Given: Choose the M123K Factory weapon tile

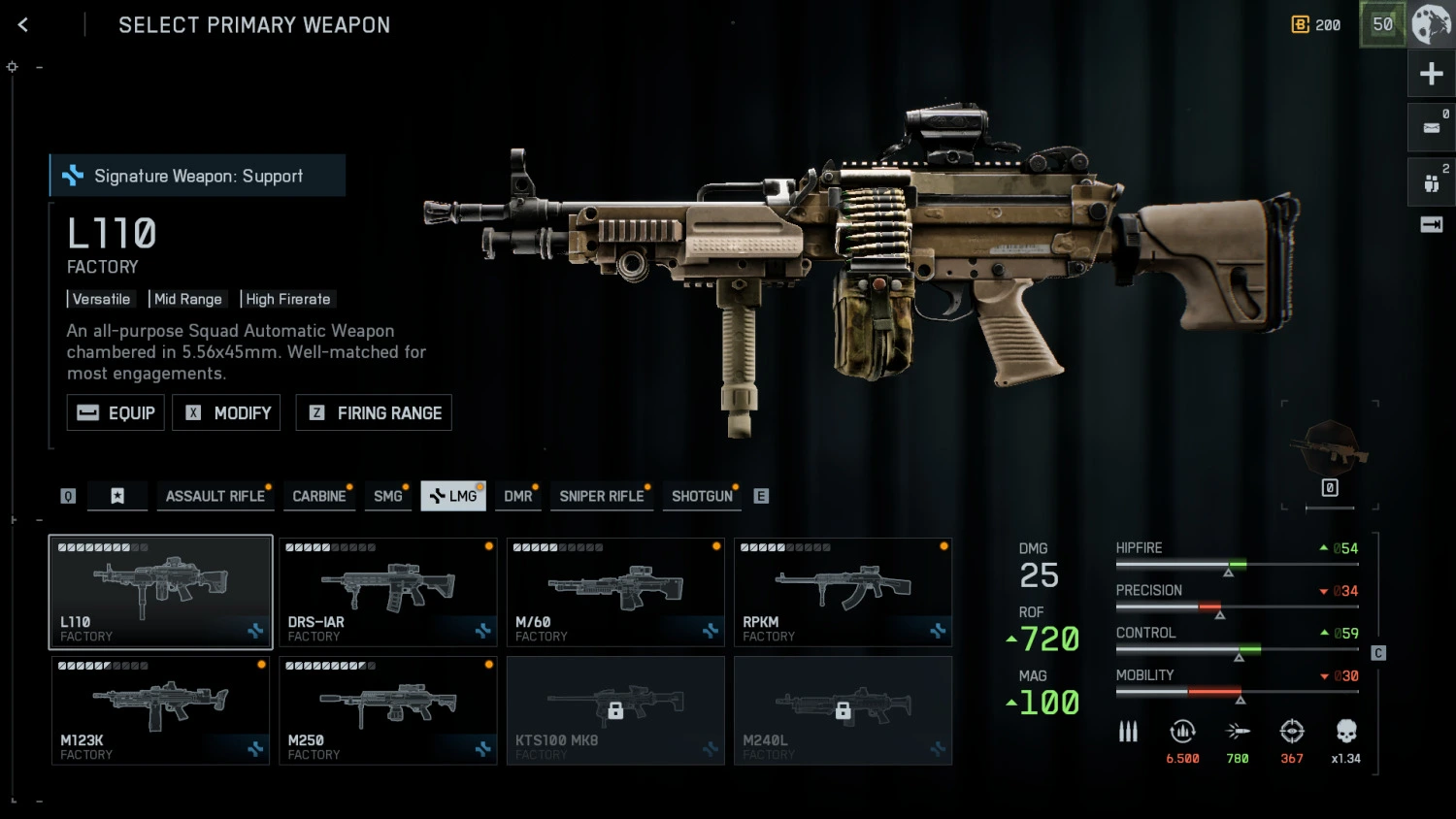Looking at the screenshot, I should click(x=160, y=710).
